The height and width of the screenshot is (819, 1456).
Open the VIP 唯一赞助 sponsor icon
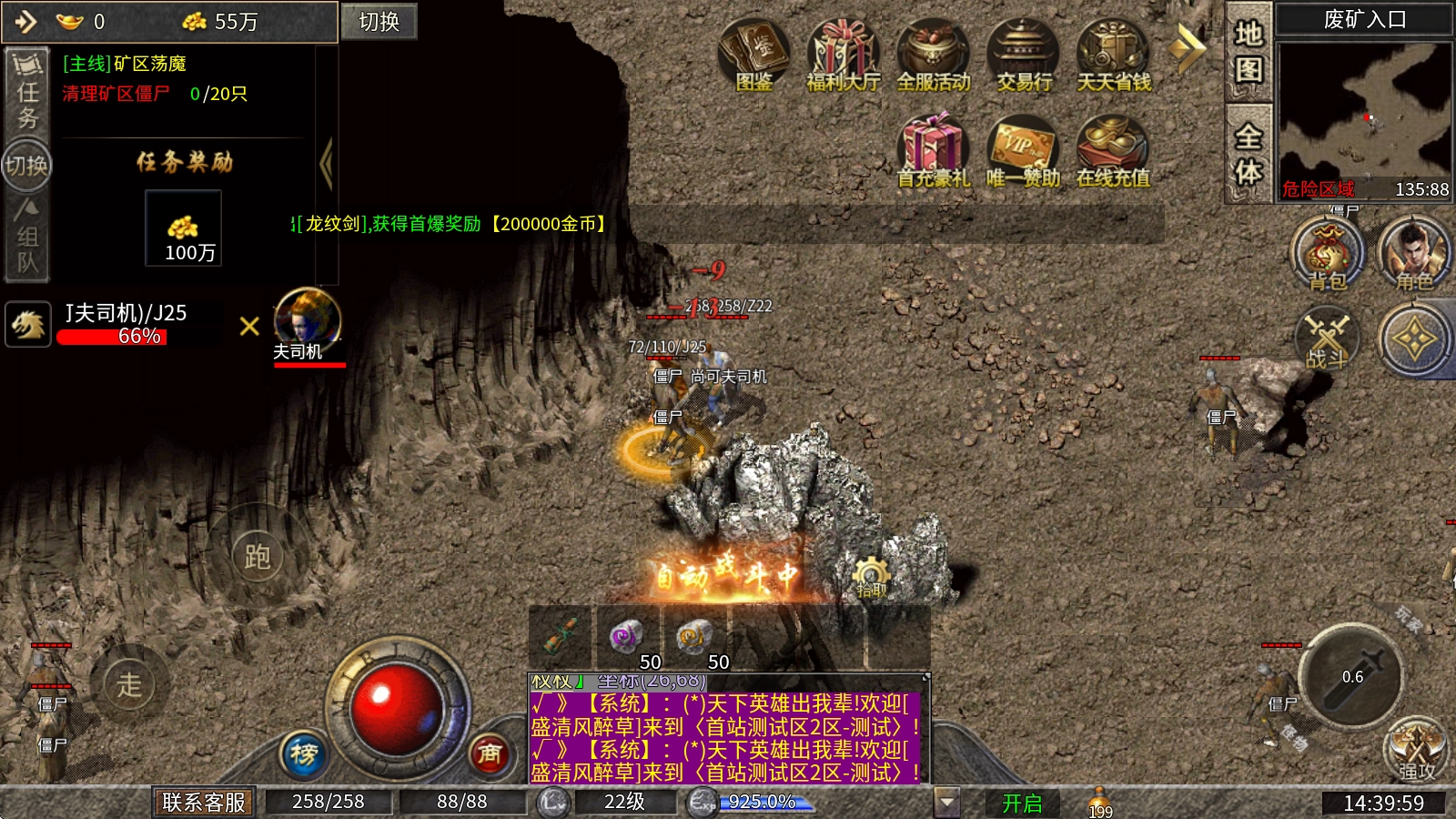click(x=1023, y=150)
